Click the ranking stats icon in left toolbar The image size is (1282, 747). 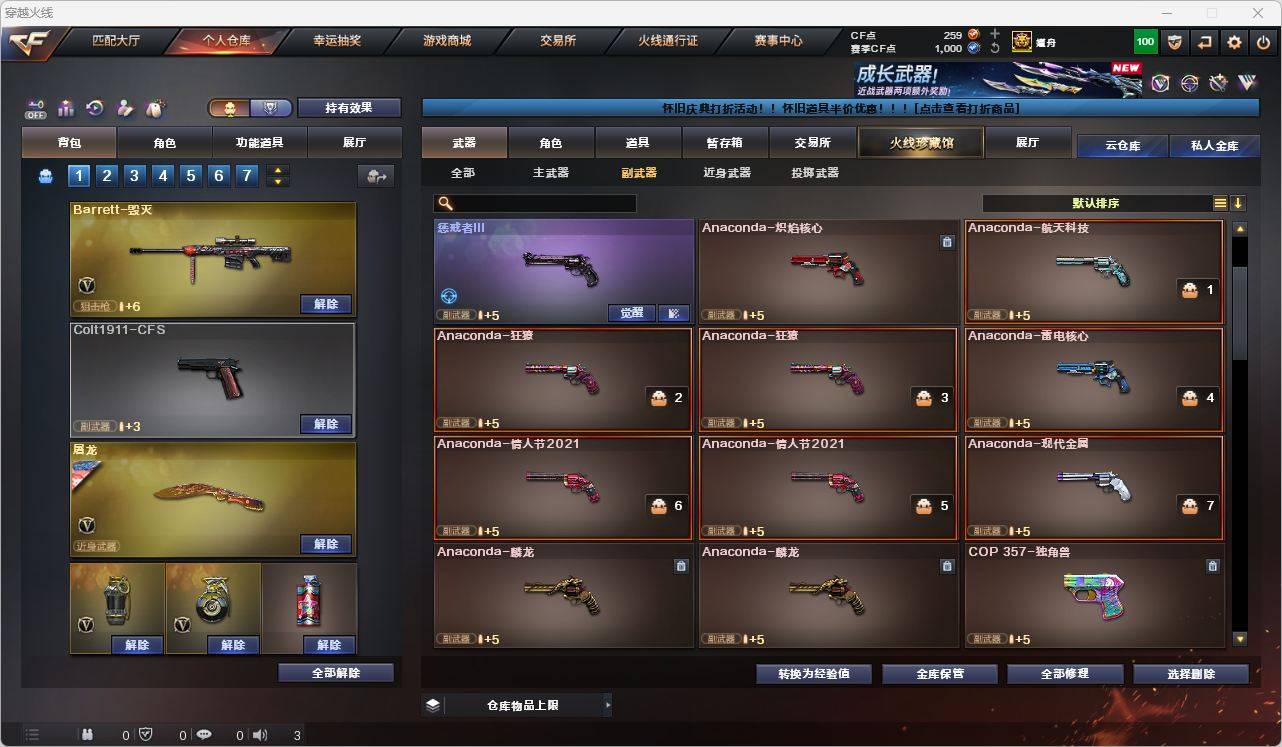tap(66, 108)
